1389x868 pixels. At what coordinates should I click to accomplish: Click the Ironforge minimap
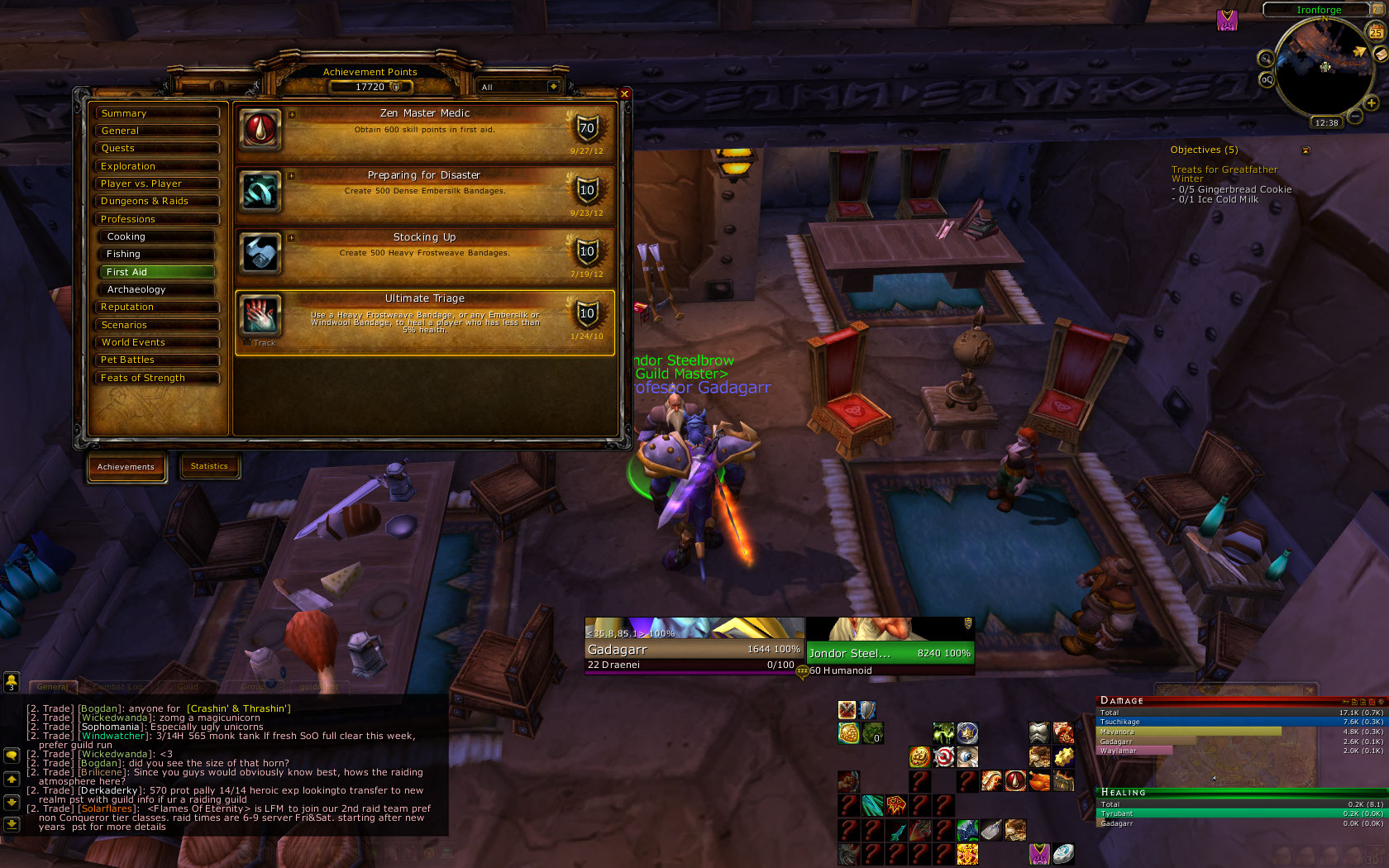pyautogui.click(x=1324, y=68)
